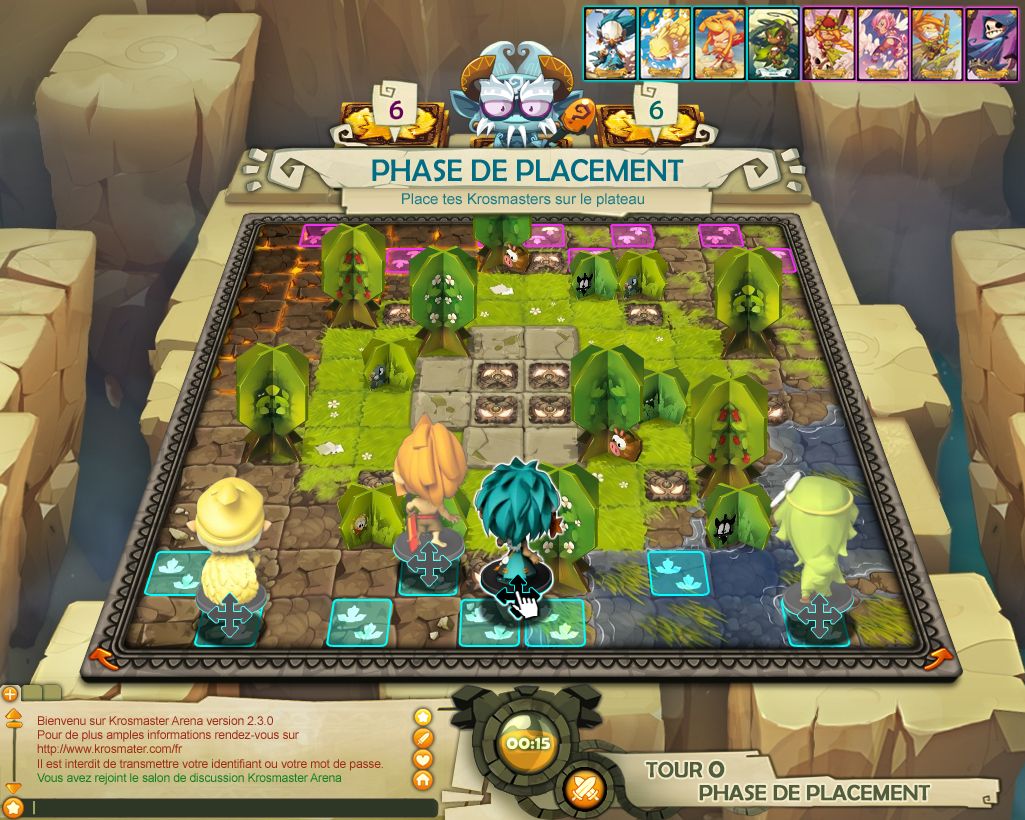The image size is (1025, 820).
Task: Choose the green-hooded archer character card
Action: tap(773, 43)
